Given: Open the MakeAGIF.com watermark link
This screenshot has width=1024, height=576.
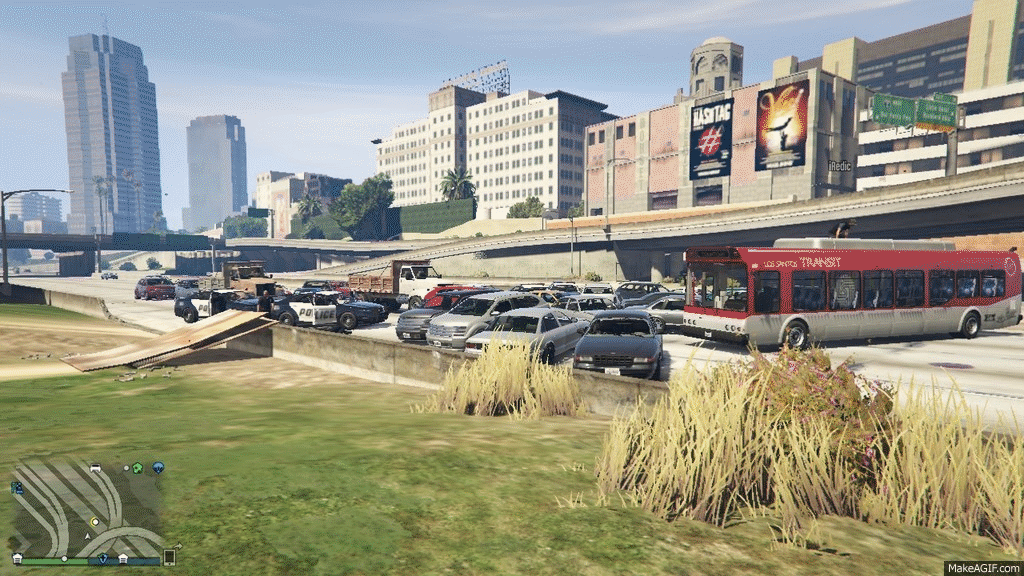Looking at the screenshot, I should pyautogui.click(x=982, y=568).
